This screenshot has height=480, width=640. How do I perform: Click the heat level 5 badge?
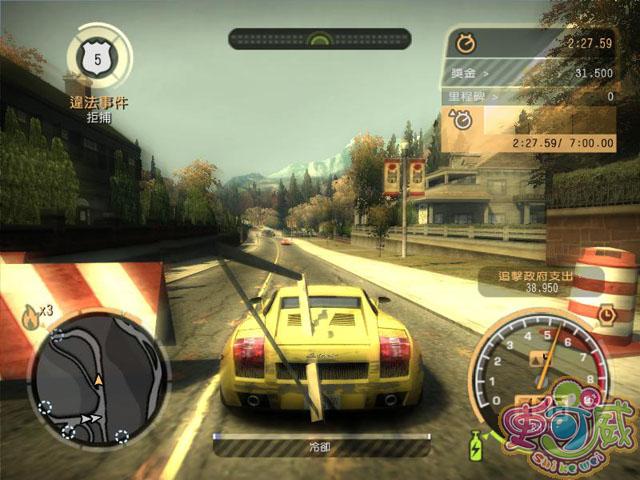(97, 59)
